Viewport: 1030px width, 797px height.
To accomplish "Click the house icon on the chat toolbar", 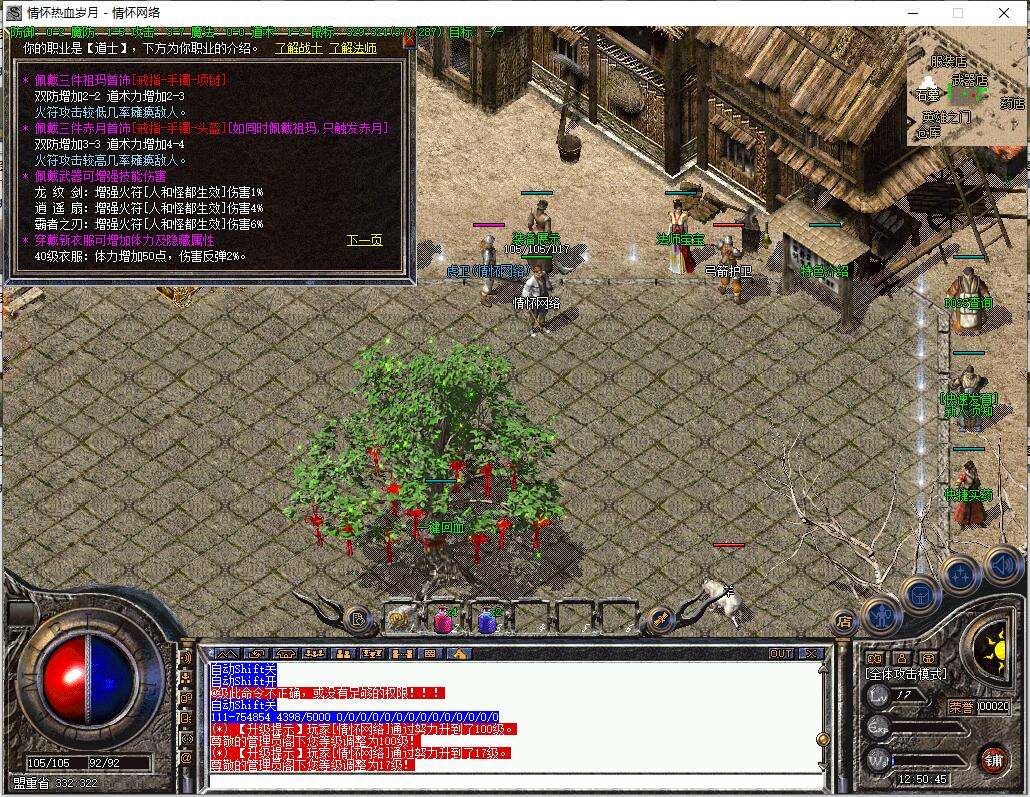I will [x=459, y=654].
